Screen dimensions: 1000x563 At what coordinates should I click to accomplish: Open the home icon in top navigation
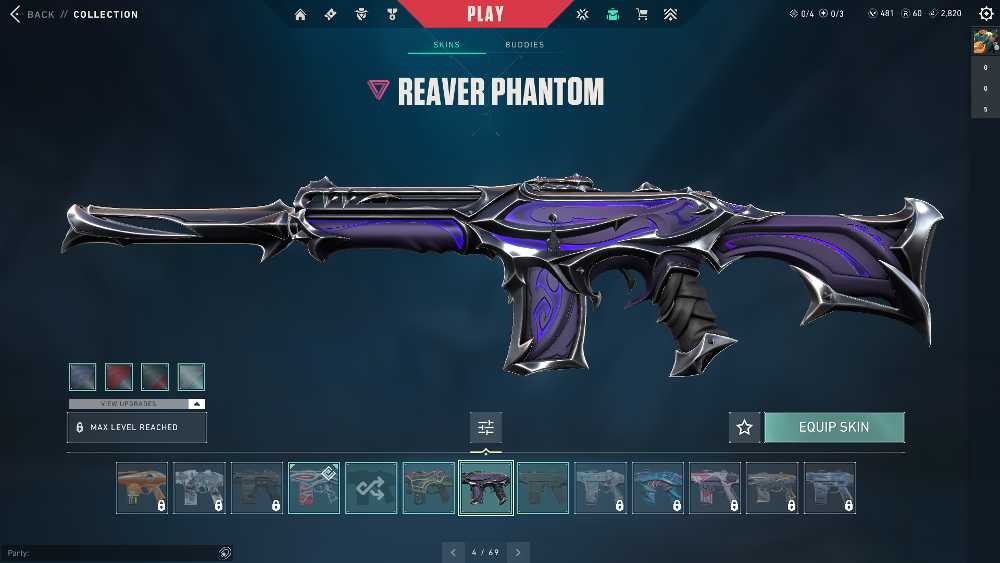301,15
